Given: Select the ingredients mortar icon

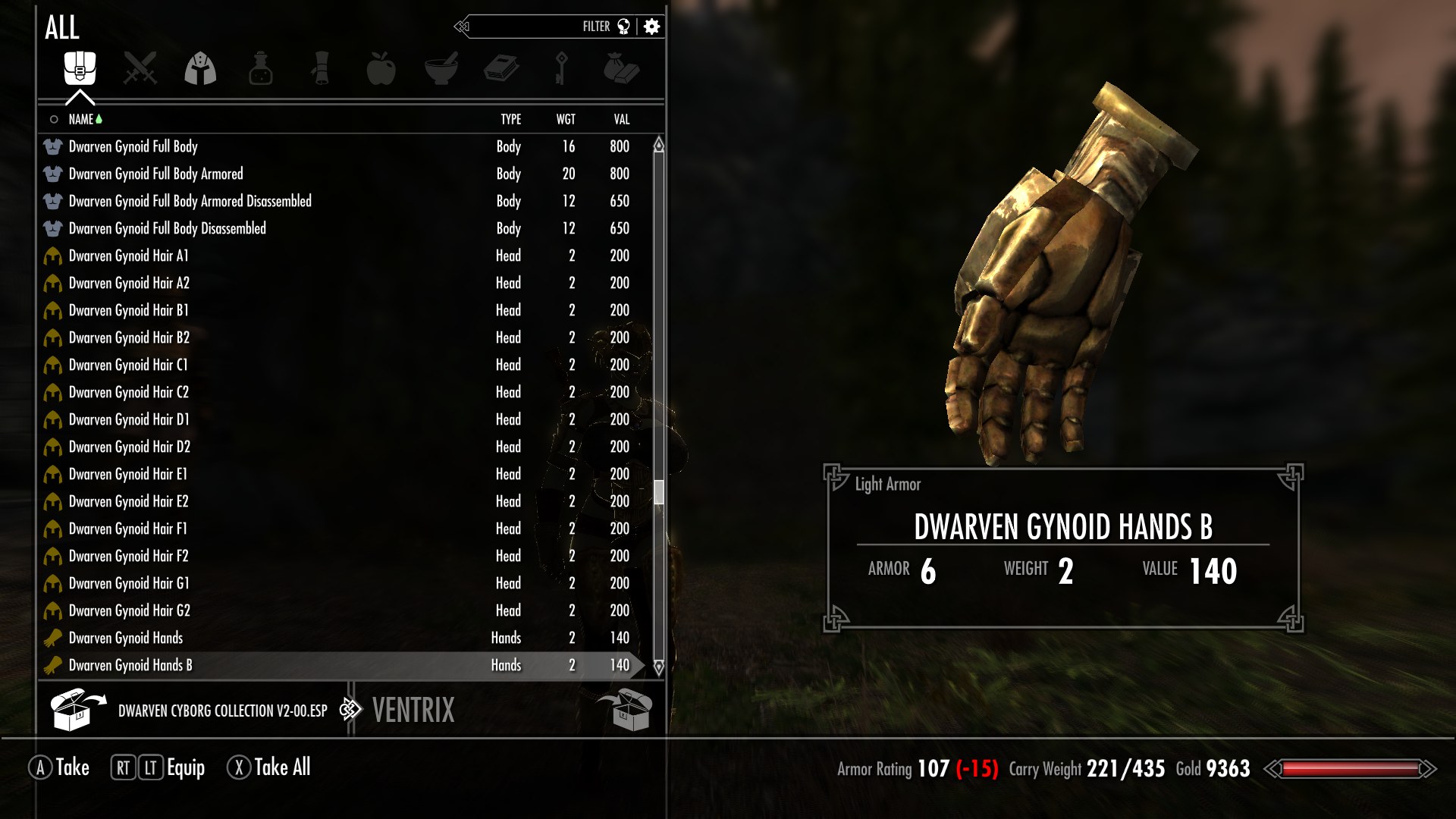Looking at the screenshot, I should pos(442,68).
